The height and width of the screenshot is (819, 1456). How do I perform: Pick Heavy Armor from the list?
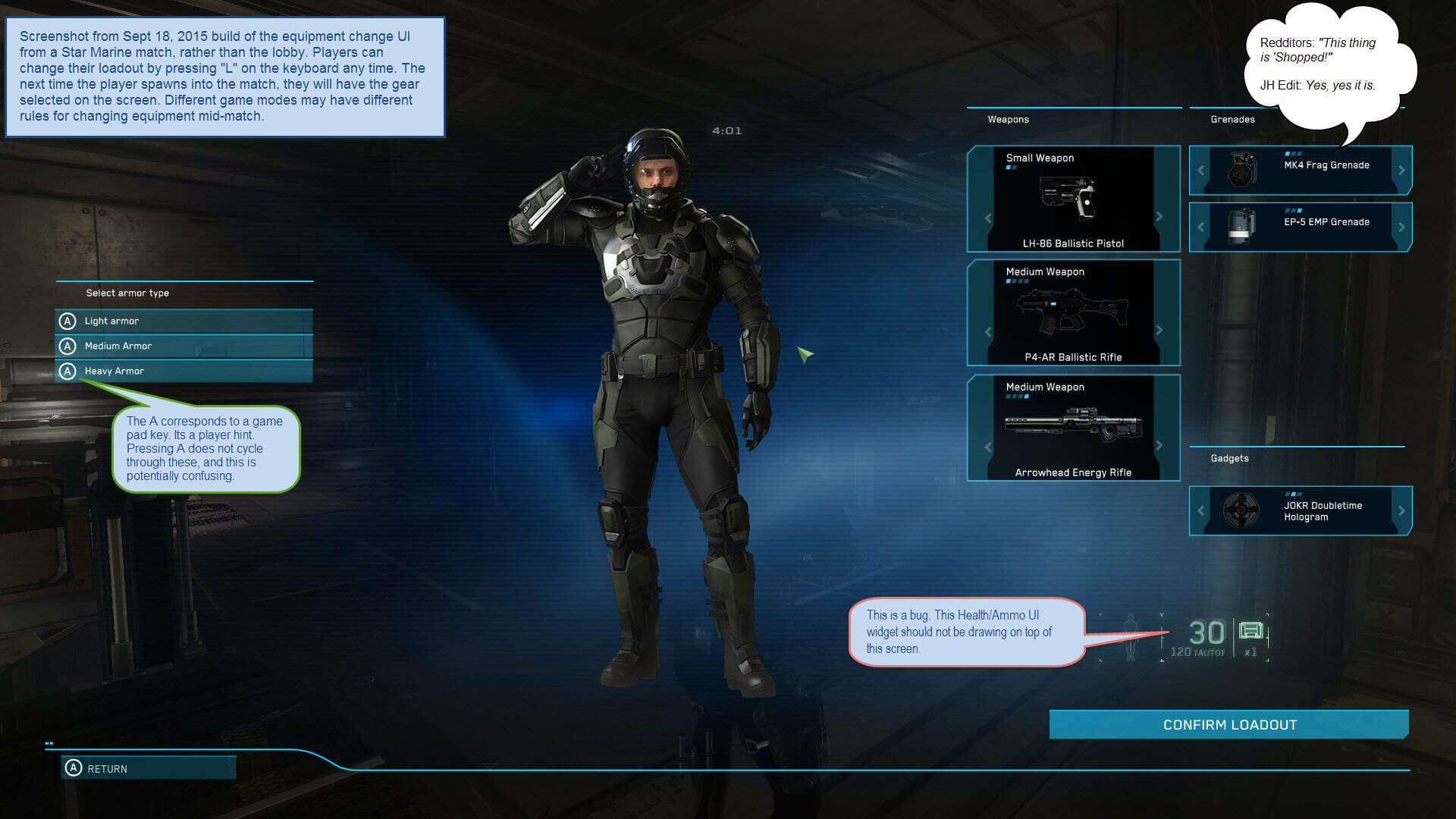pyautogui.click(x=184, y=372)
